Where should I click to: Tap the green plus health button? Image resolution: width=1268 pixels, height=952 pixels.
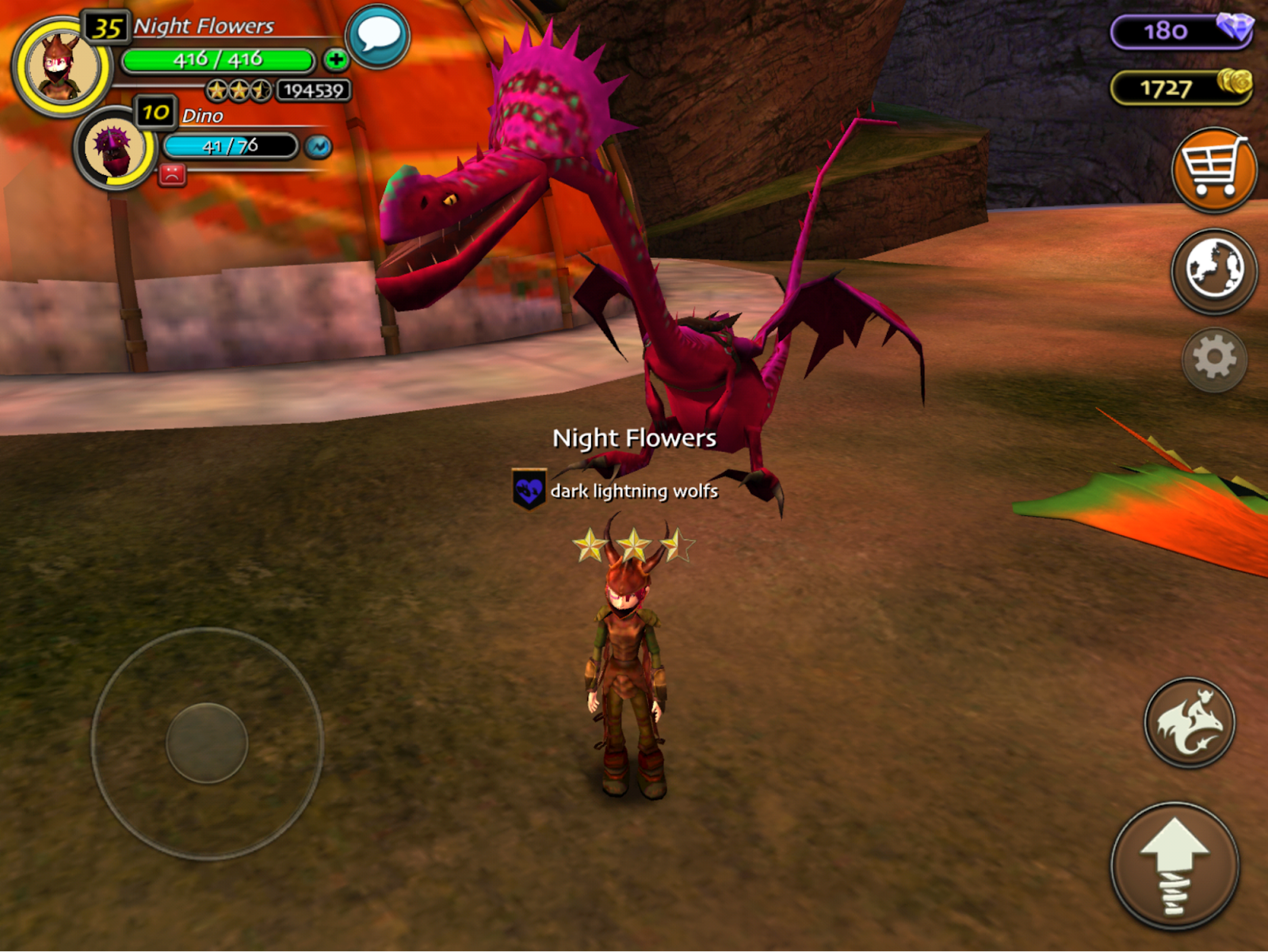click(x=336, y=59)
